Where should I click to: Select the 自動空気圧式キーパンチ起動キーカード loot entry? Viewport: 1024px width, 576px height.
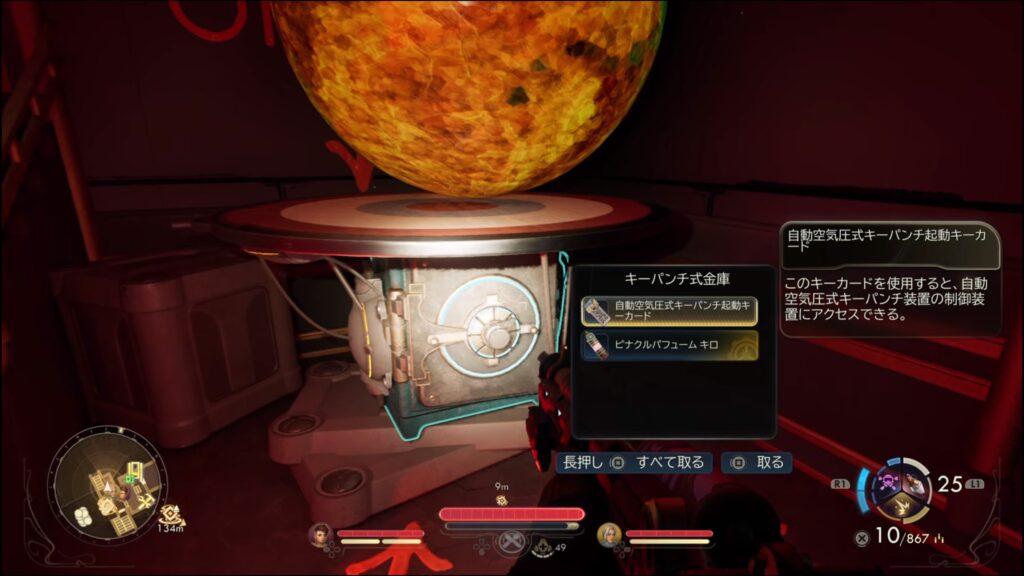click(x=669, y=311)
